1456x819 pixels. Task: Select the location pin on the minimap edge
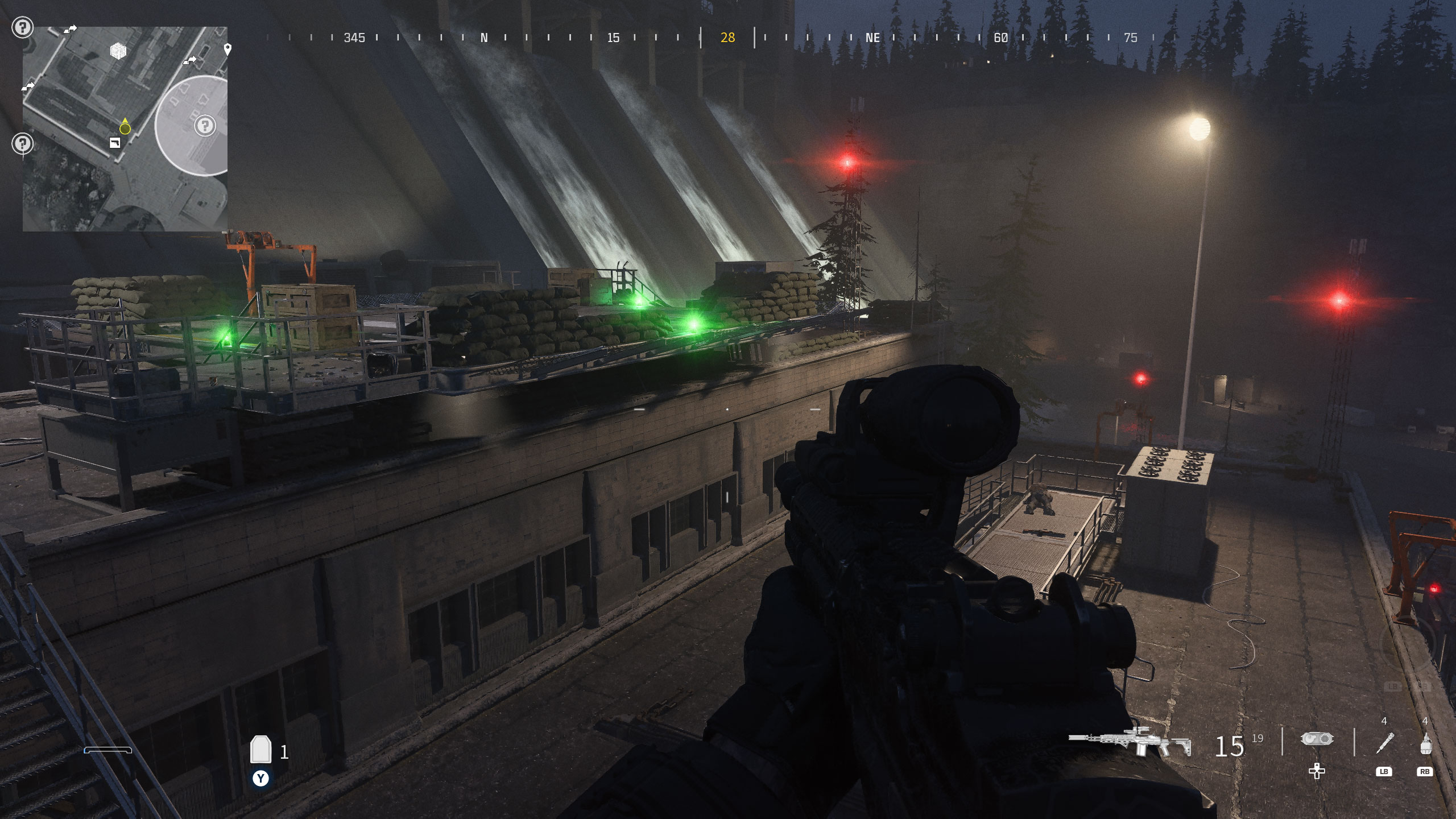(x=227, y=49)
